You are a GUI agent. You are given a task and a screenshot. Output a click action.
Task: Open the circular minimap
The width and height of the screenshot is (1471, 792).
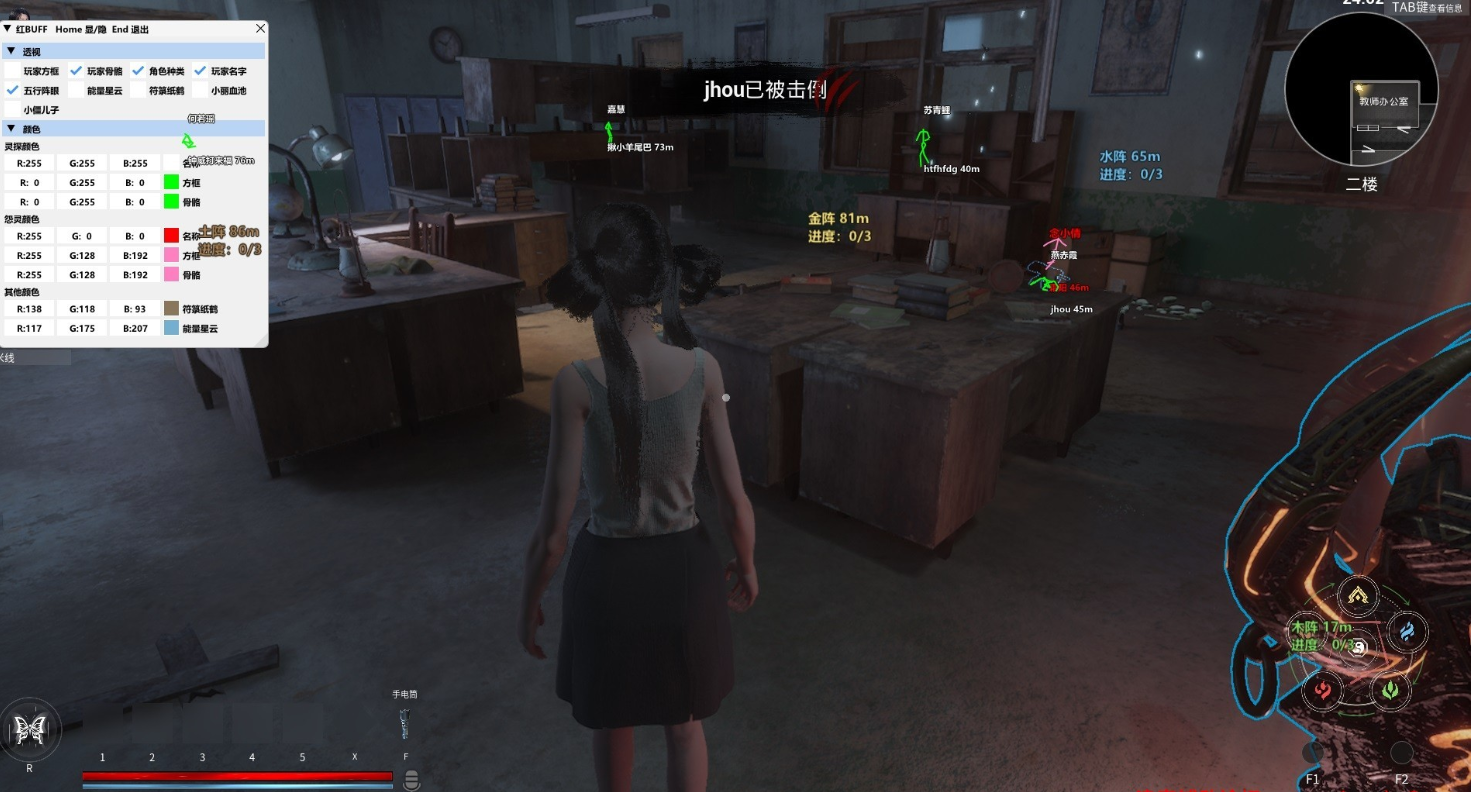[x=1361, y=90]
